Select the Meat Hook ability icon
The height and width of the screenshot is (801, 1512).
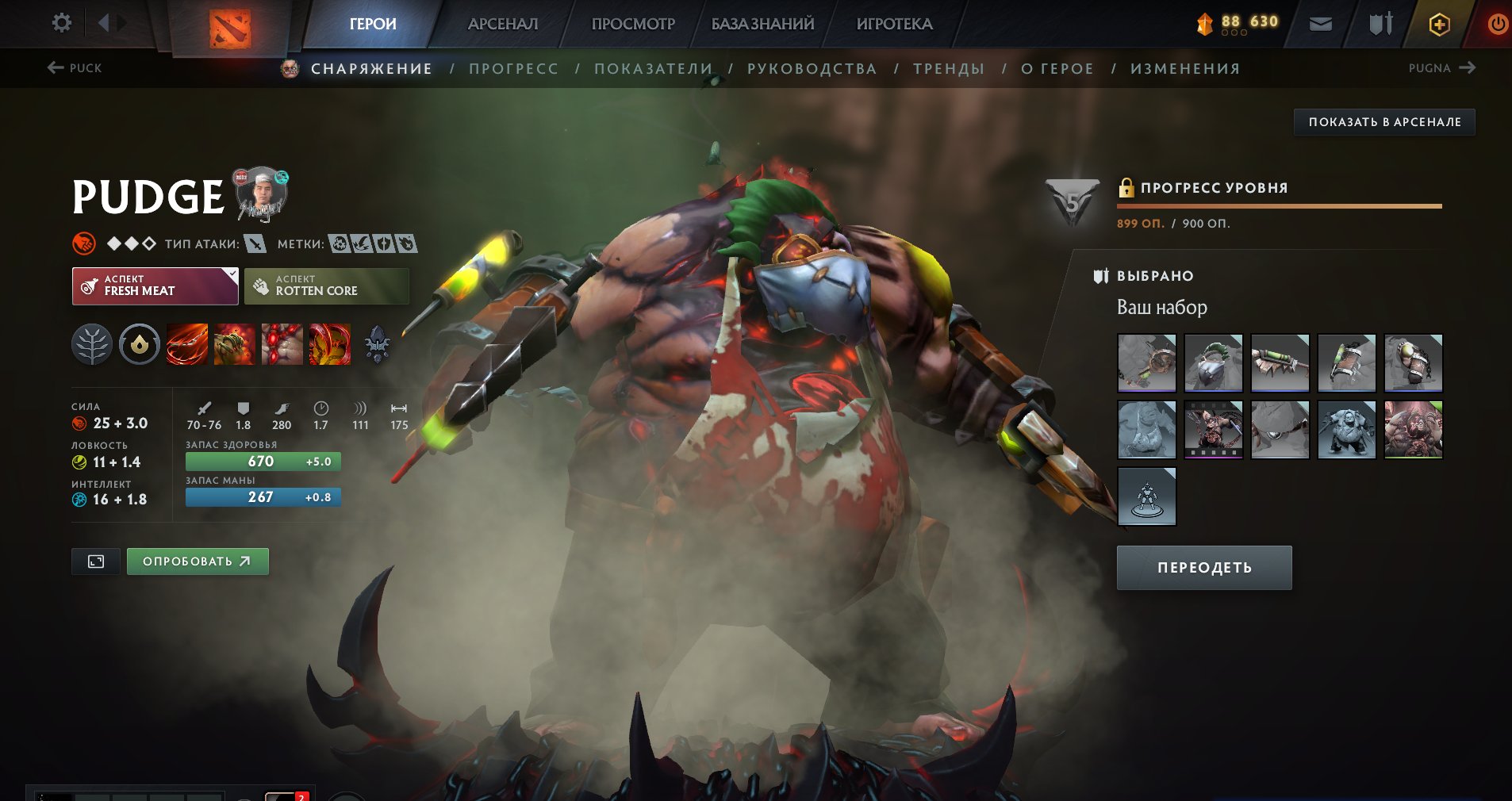tap(187, 345)
